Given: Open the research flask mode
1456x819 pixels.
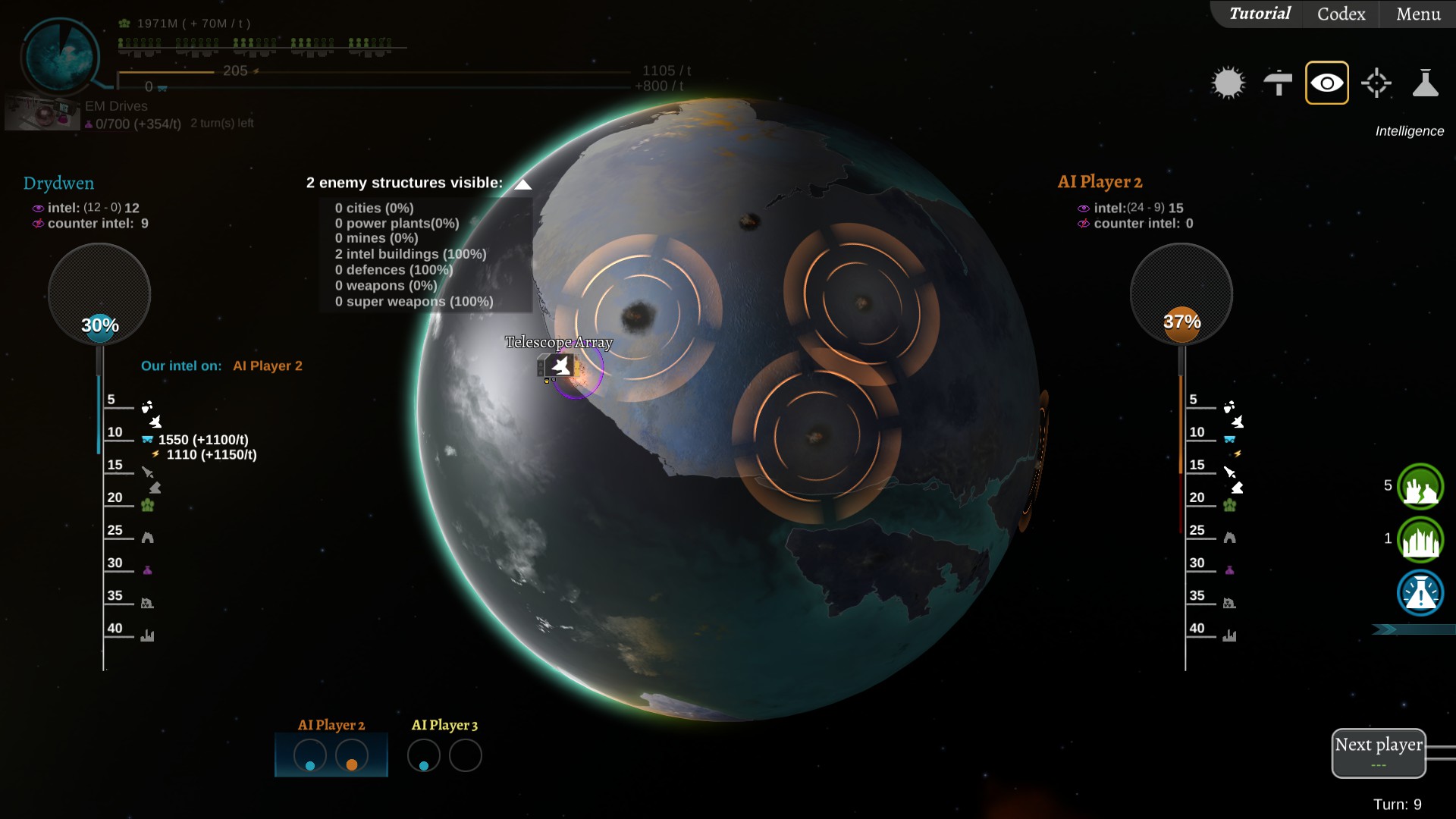Looking at the screenshot, I should (x=1425, y=83).
